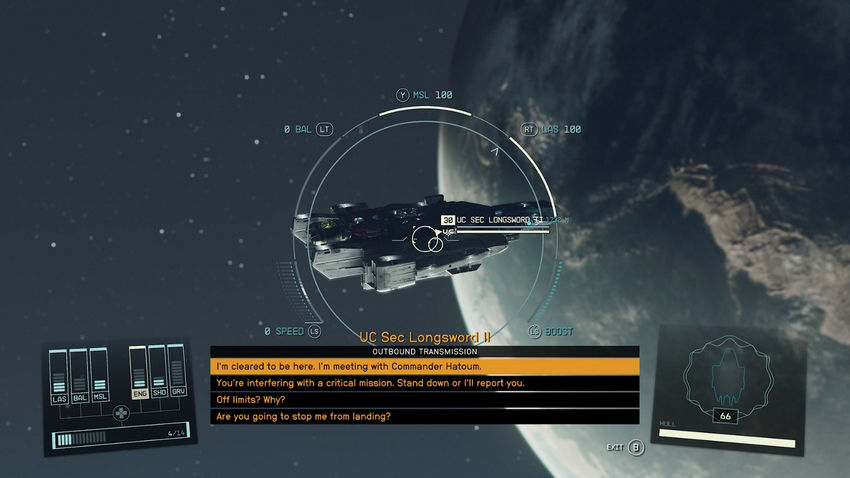Select the LAS power column
Viewport: 850px width, 478px height.
point(60,376)
